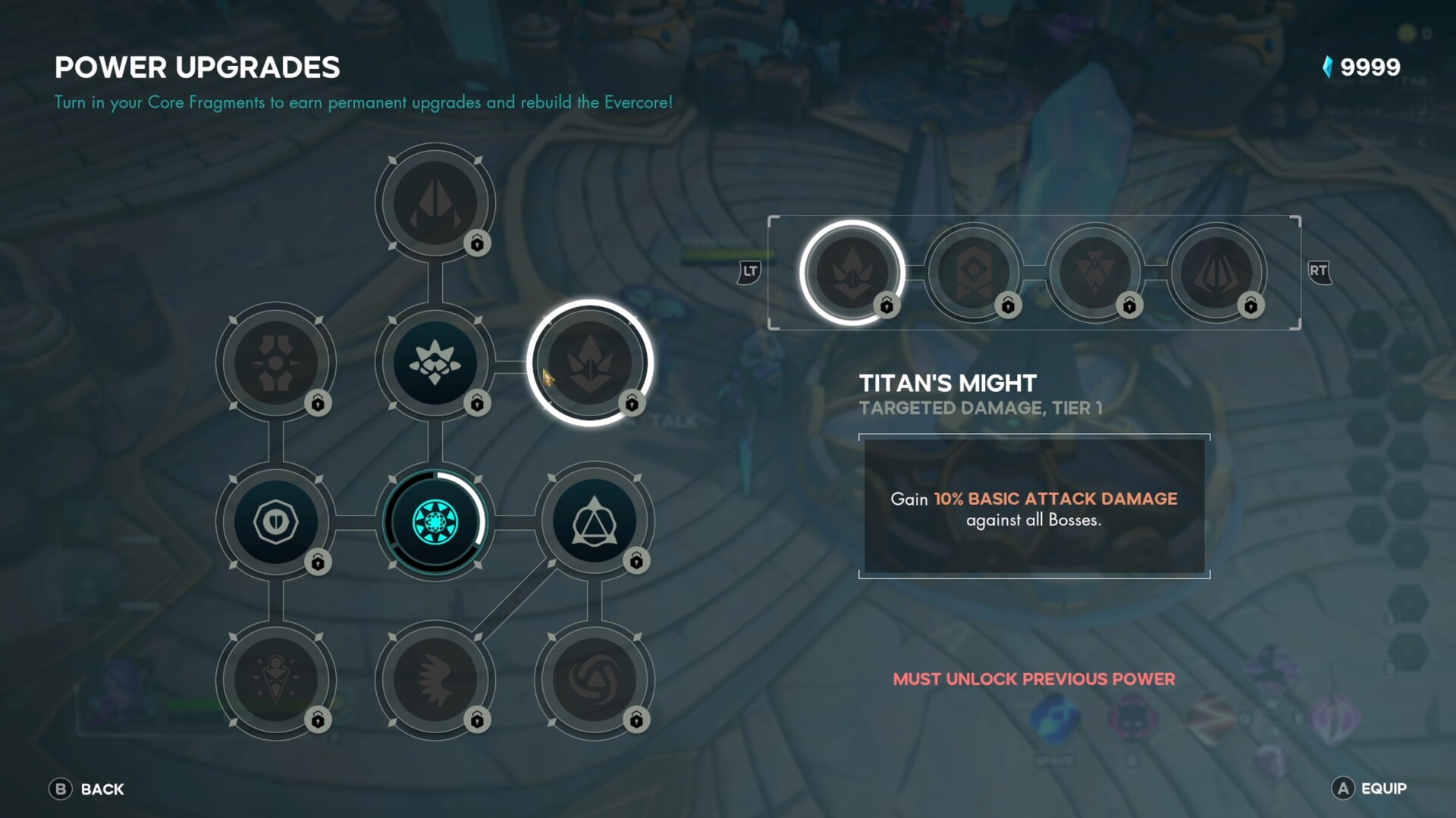Select the locked swirl power node
The image size is (1456, 818).
coord(594,680)
